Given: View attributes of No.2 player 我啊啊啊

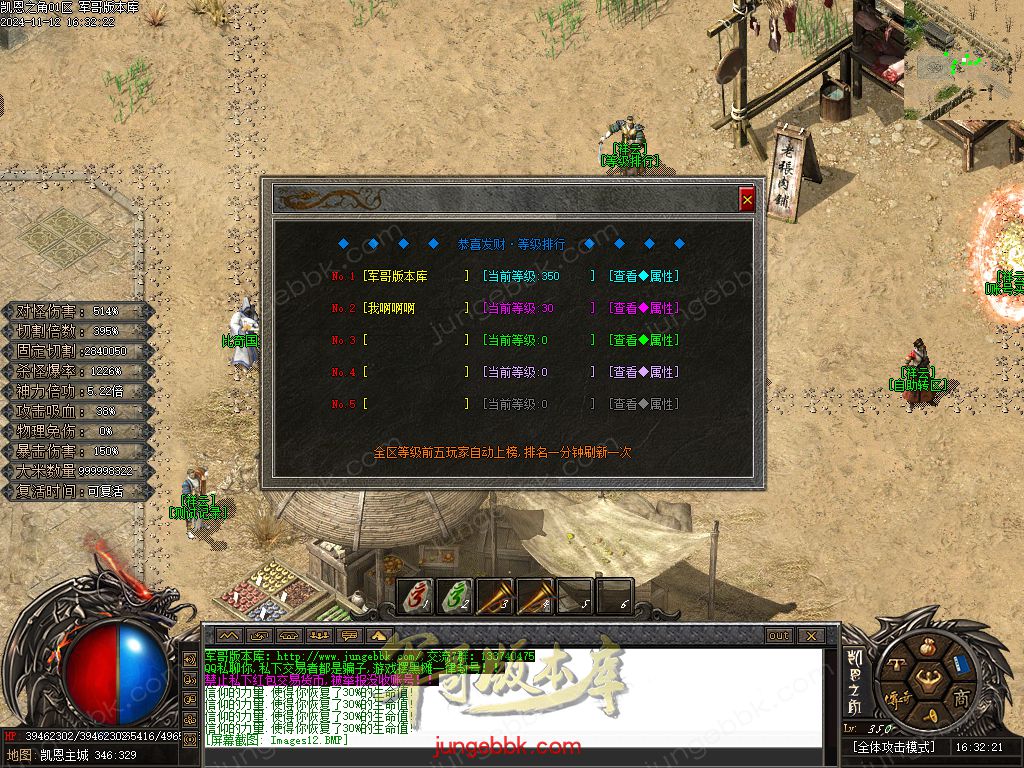Looking at the screenshot, I should pyautogui.click(x=643, y=308).
